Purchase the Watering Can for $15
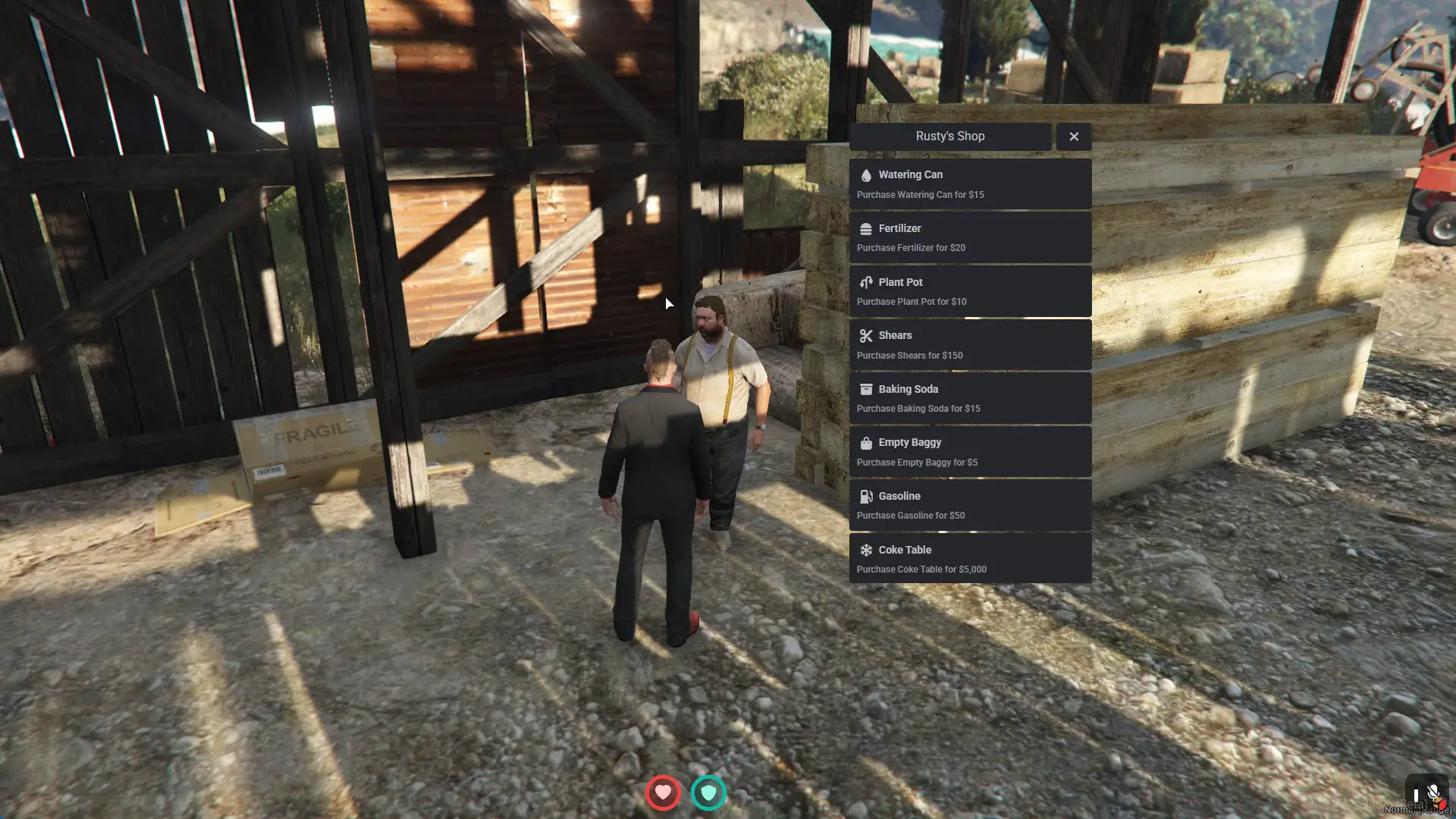The width and height of the screenshot is (1456, 819). coord(970,184)
